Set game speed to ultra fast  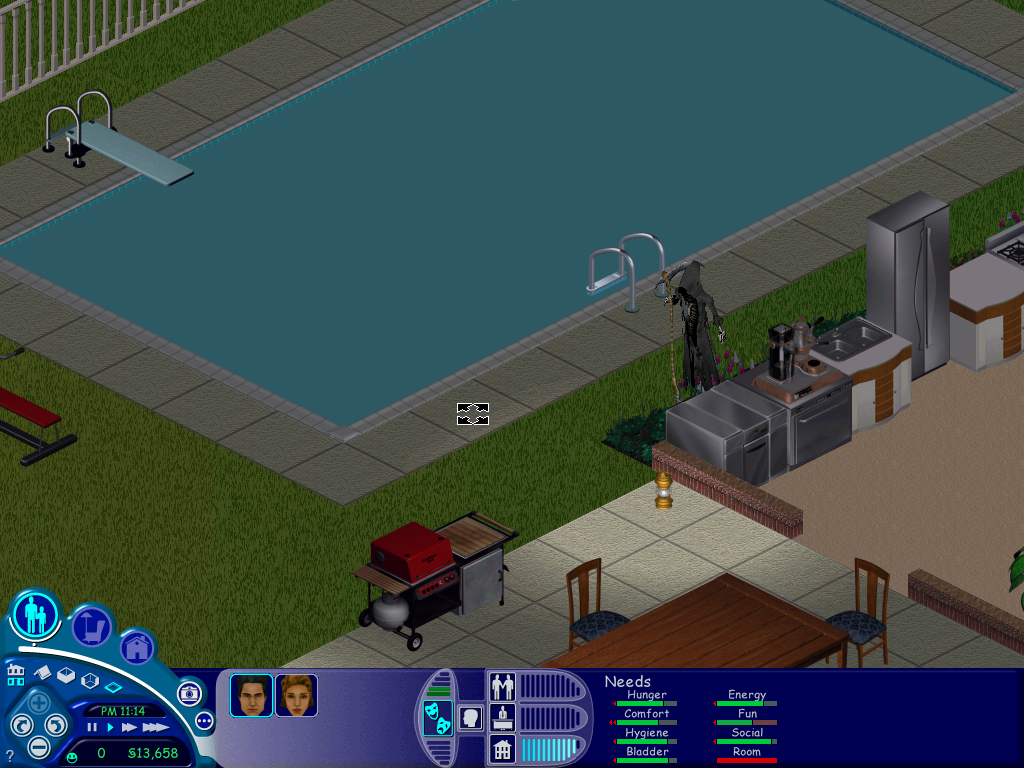click(x=155, y=728)
